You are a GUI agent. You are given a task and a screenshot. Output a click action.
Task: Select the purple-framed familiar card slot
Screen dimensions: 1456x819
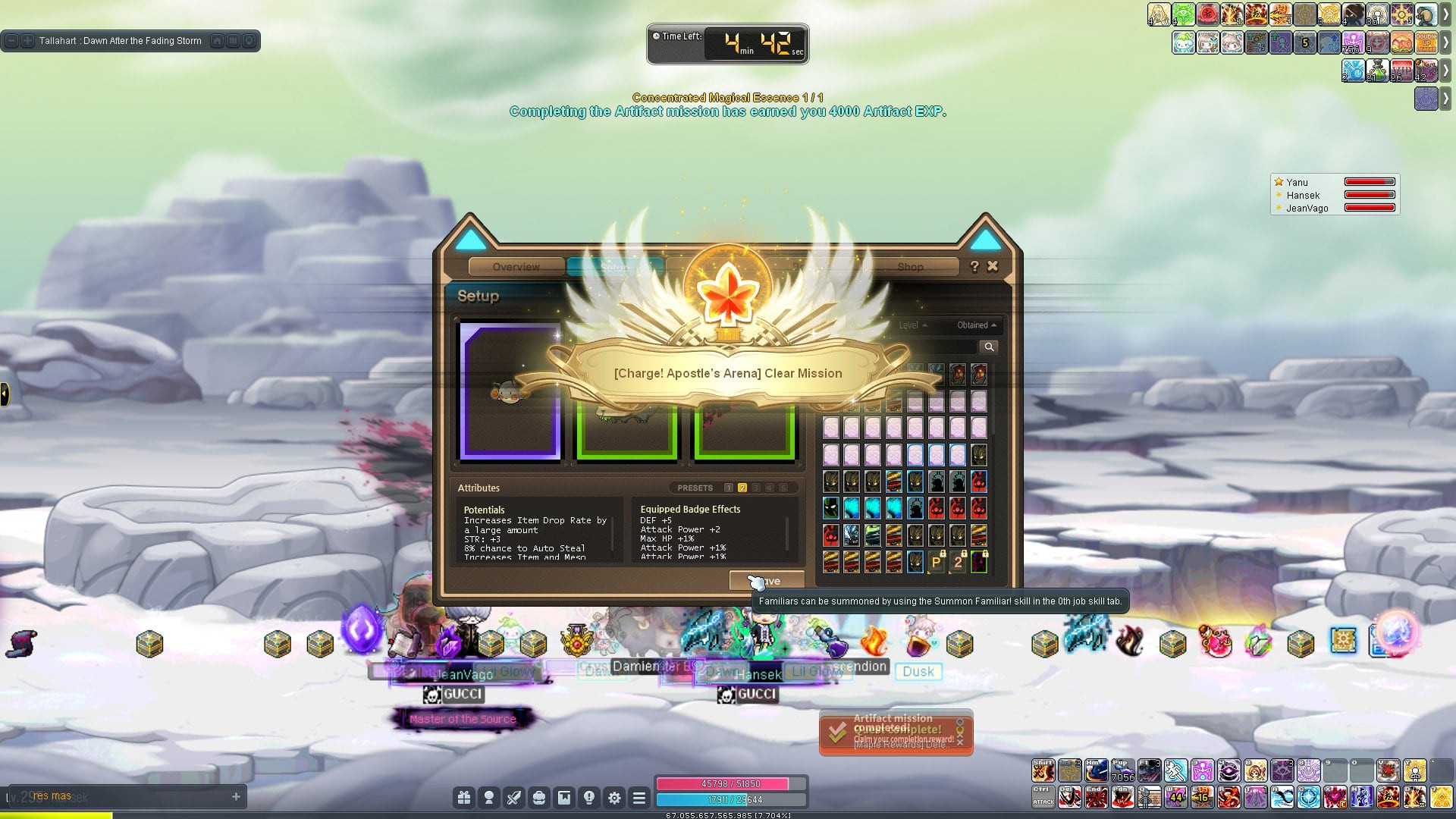click(510, 392)
